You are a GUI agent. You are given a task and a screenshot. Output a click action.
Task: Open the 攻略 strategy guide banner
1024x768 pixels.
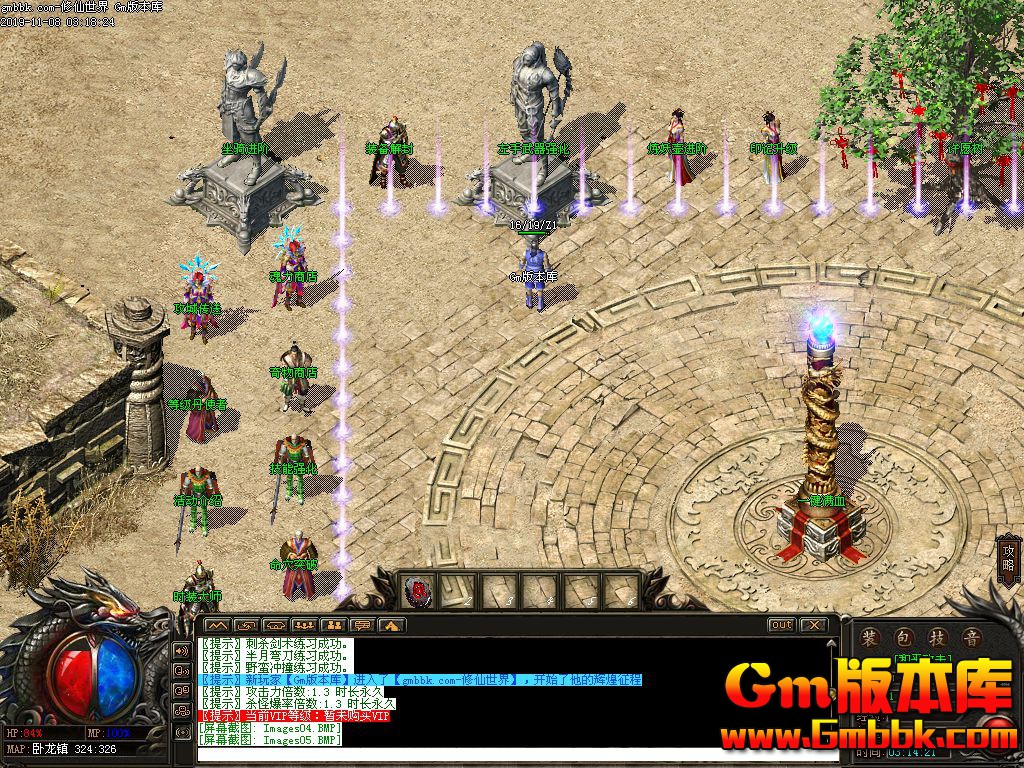point(1009,561)
